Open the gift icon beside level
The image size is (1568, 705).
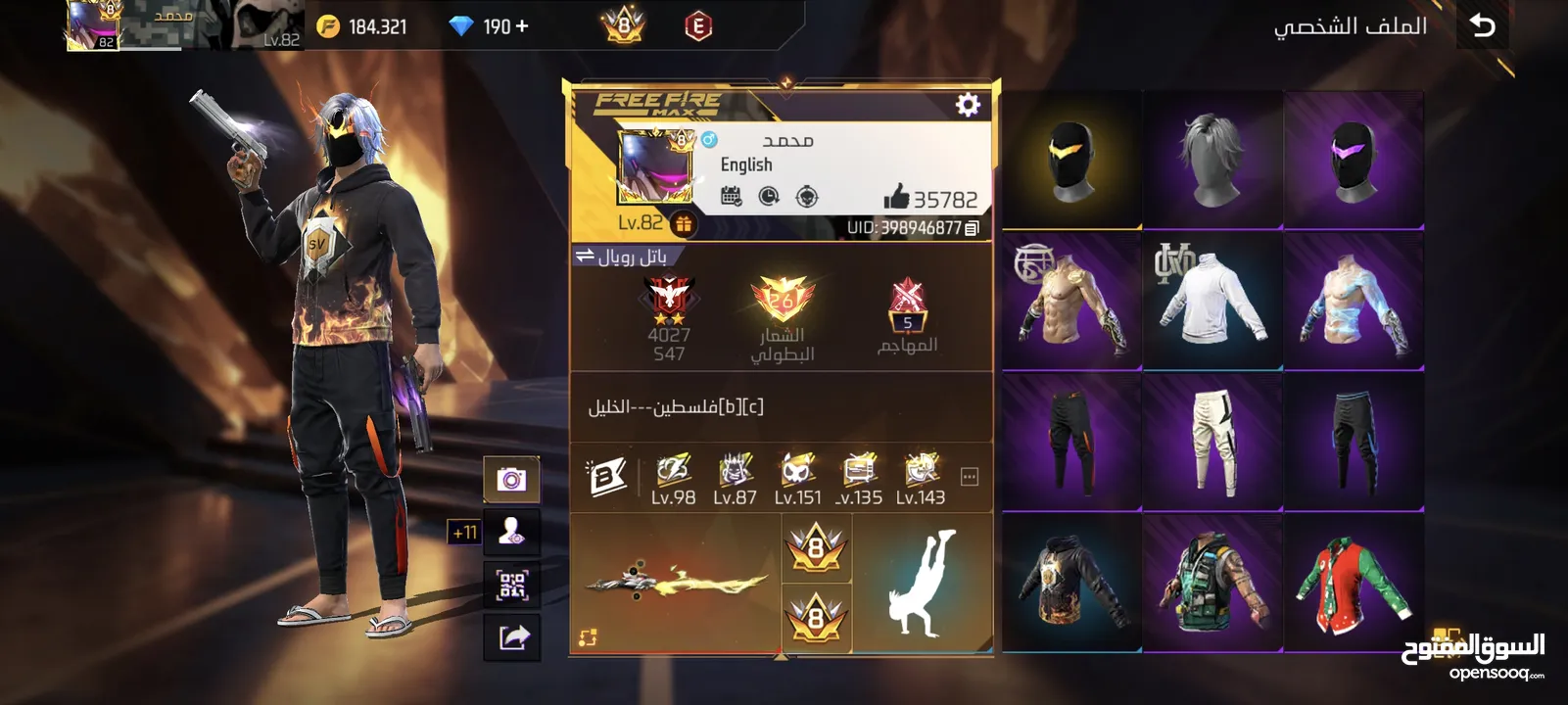coord(684,224)
